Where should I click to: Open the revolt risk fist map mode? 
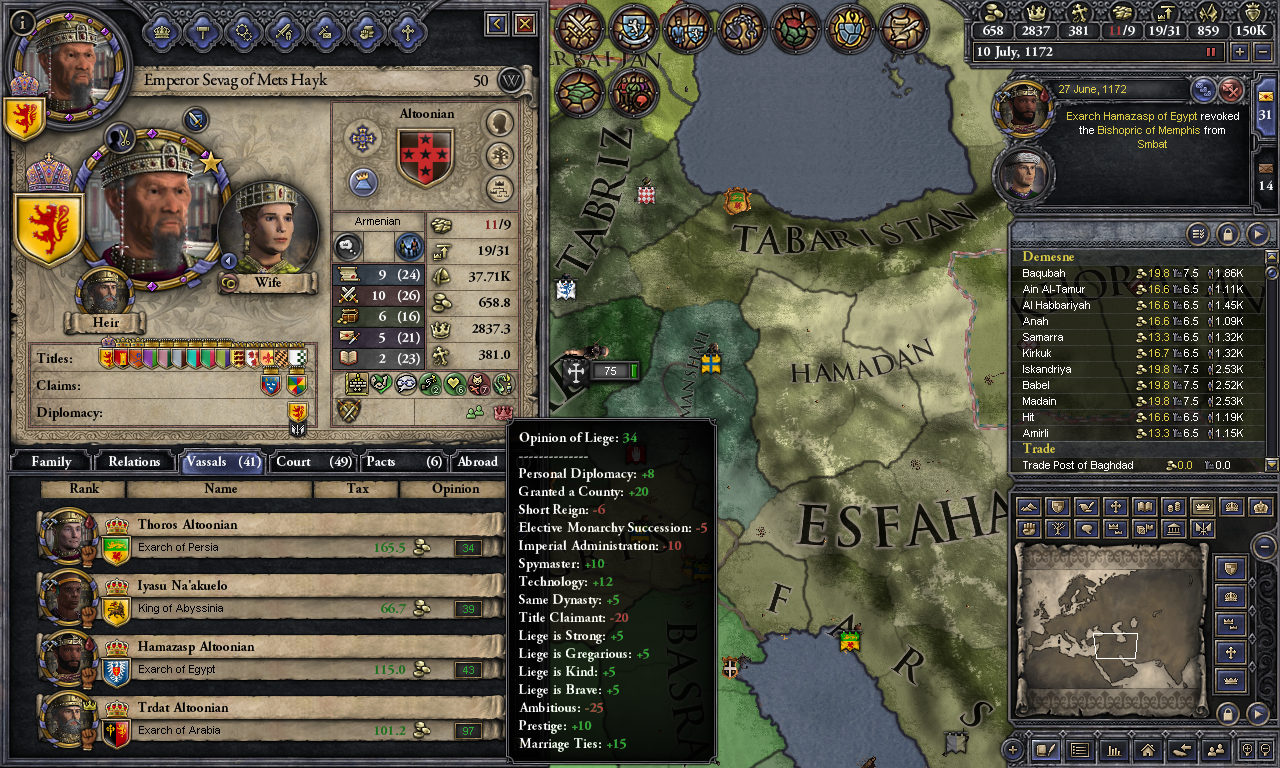click(x=1027, y=531)
